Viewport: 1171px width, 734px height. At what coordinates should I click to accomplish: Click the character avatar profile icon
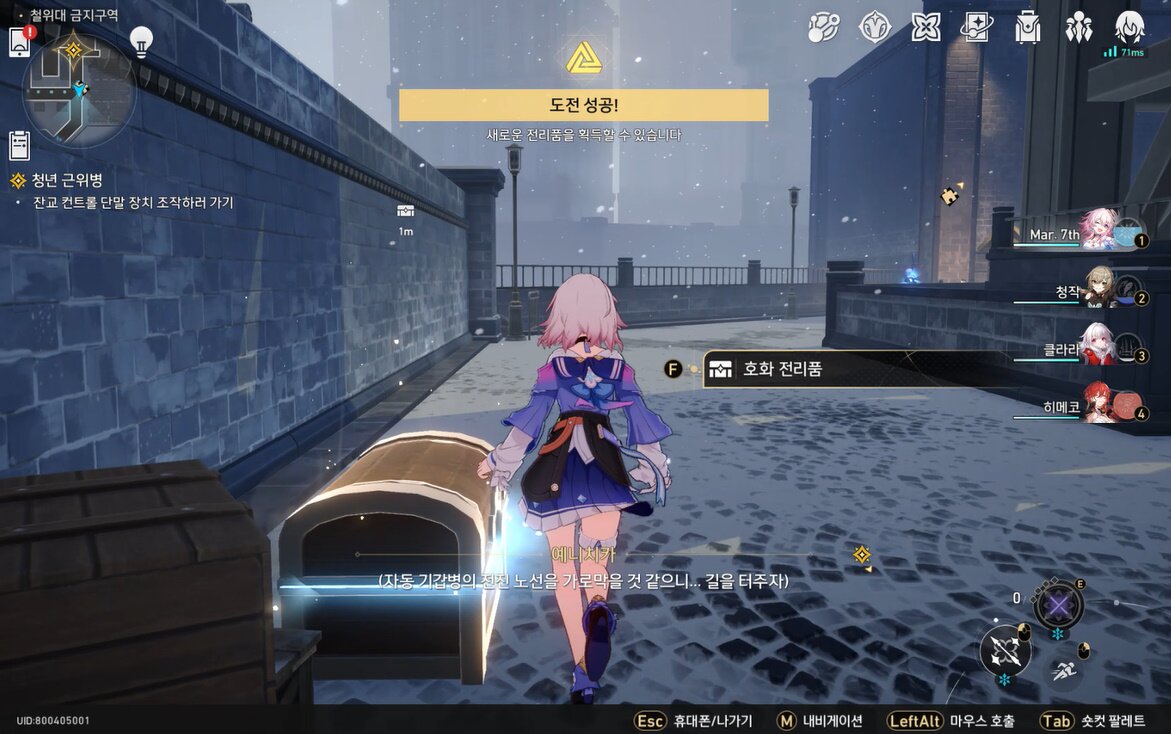coord(1129,27)
